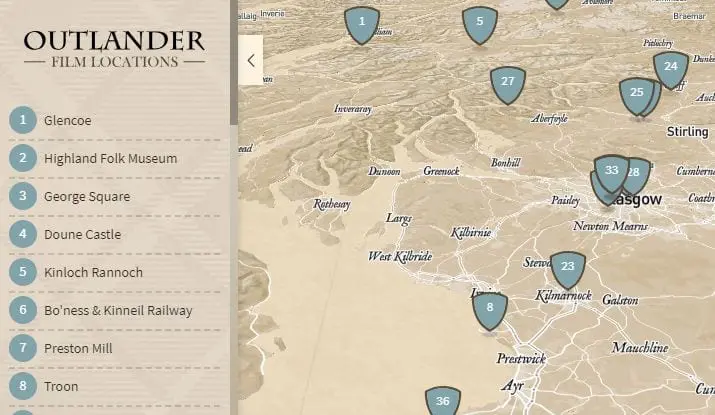Viewport: 715px width, 415px height.
Task: Select map marker number 36
Action: click(443, 401)
